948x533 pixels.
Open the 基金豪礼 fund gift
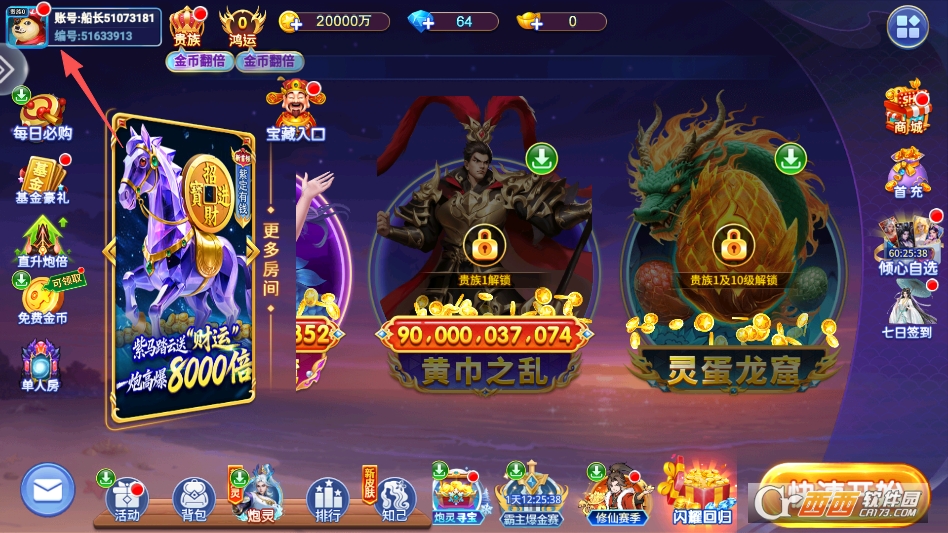coord(41,179)
